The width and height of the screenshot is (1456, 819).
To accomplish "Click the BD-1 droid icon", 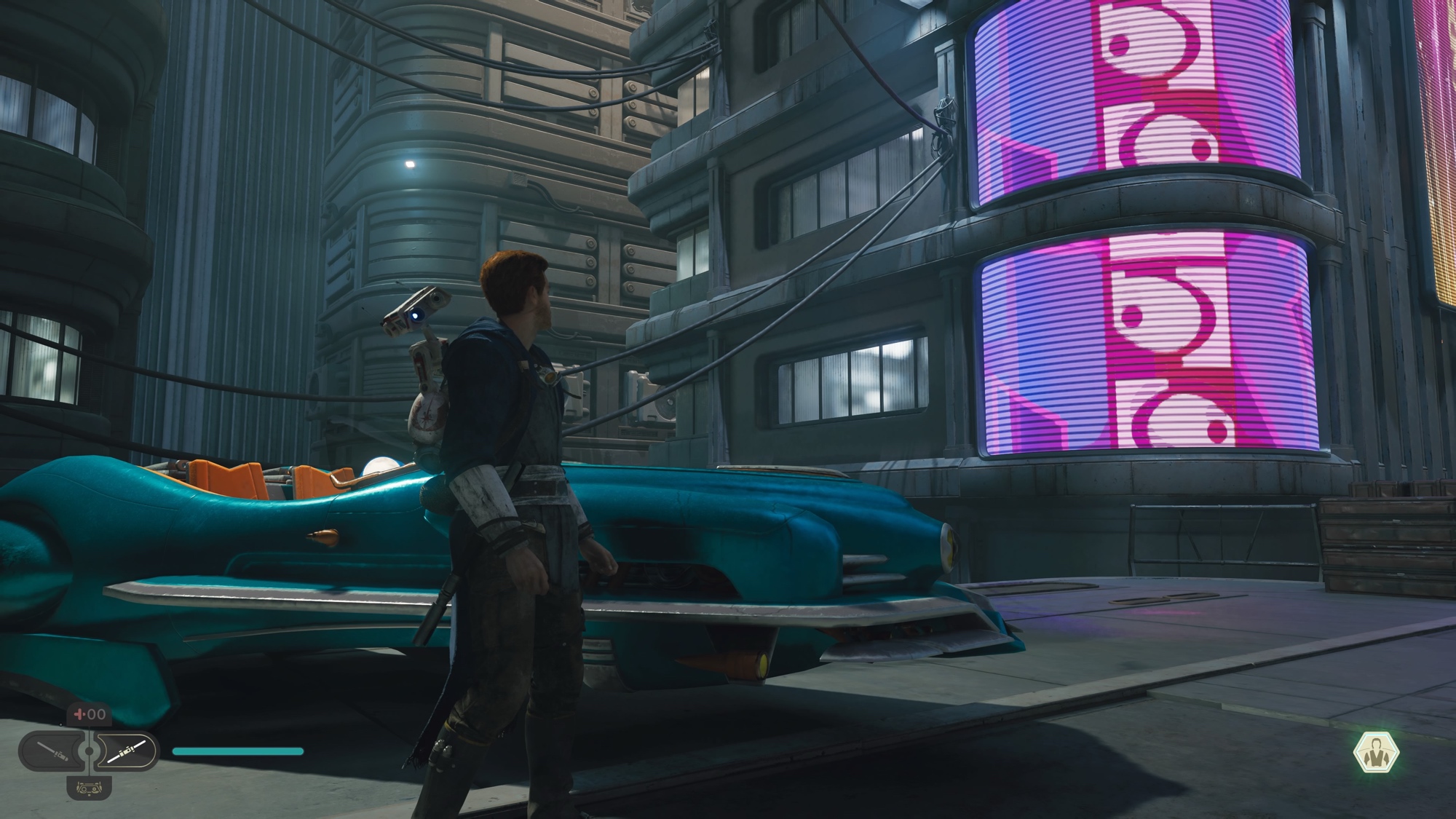I will point(89,787).
